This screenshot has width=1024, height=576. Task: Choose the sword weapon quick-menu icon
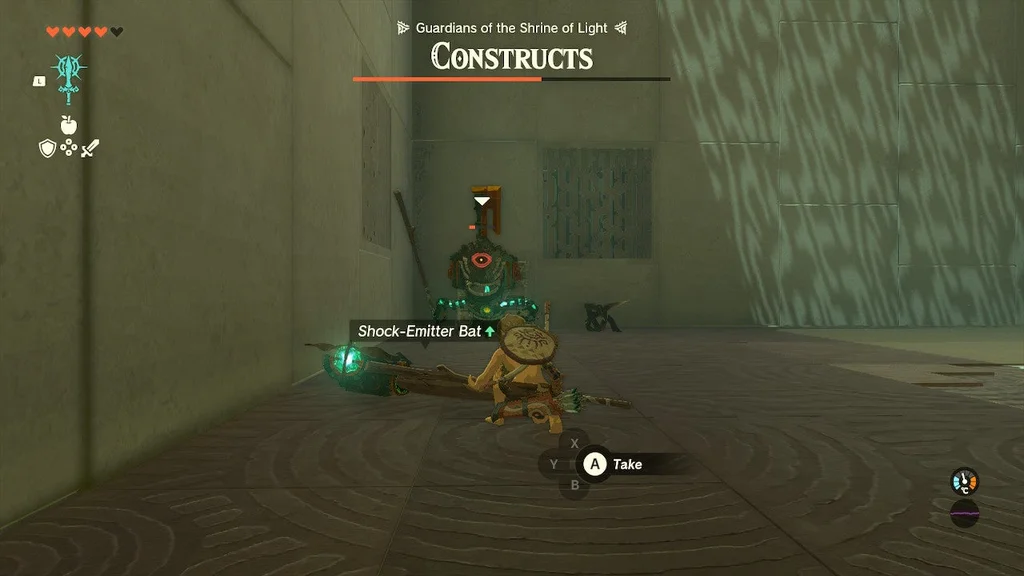click(91, 149)
